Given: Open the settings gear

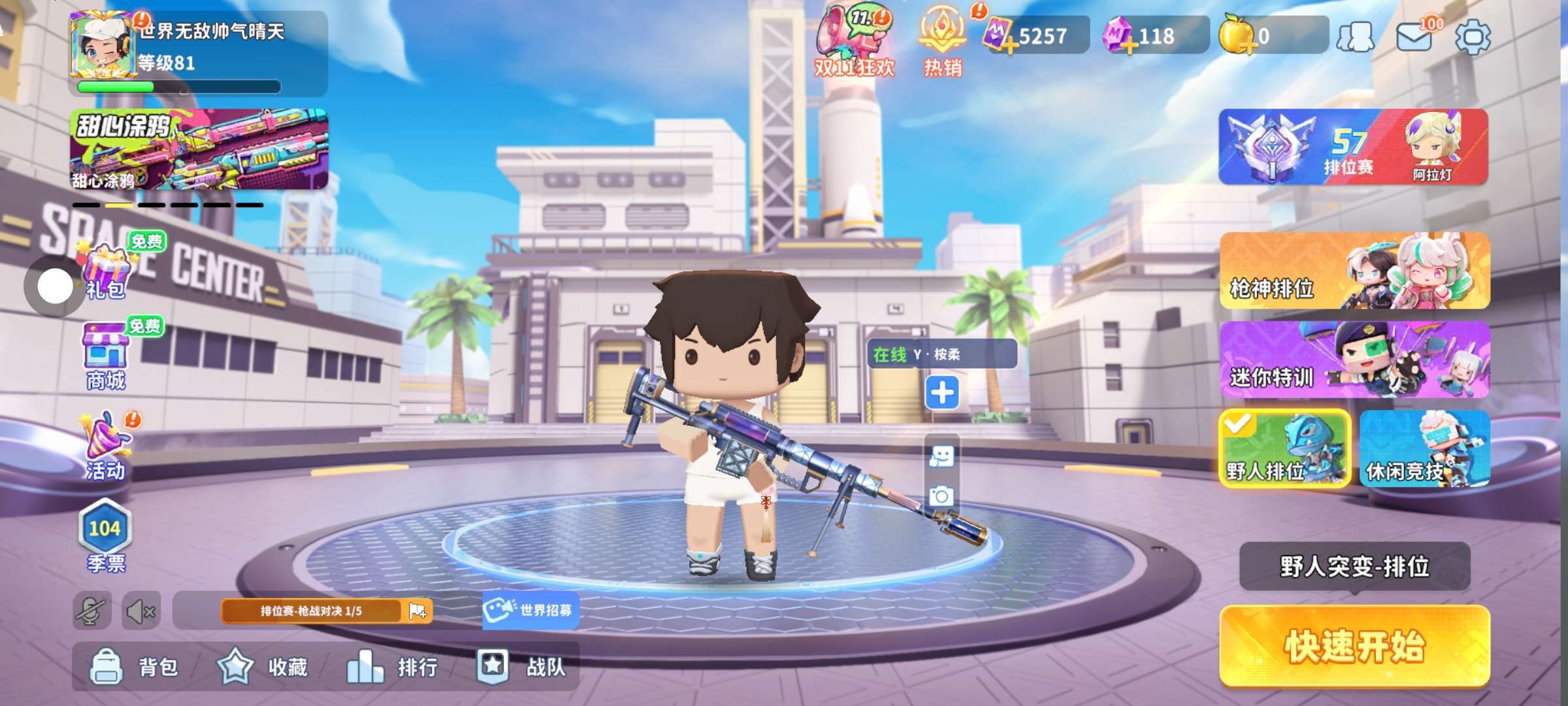Looking at the screenshot, I should 1473,37.
